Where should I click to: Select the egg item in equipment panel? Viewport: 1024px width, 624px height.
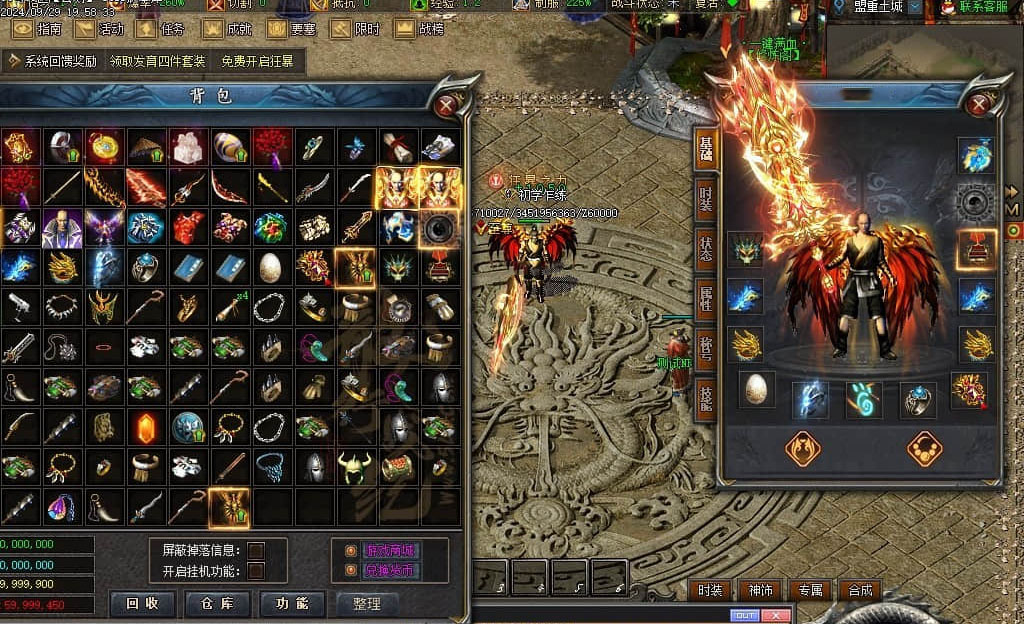[x=757, y=388]
